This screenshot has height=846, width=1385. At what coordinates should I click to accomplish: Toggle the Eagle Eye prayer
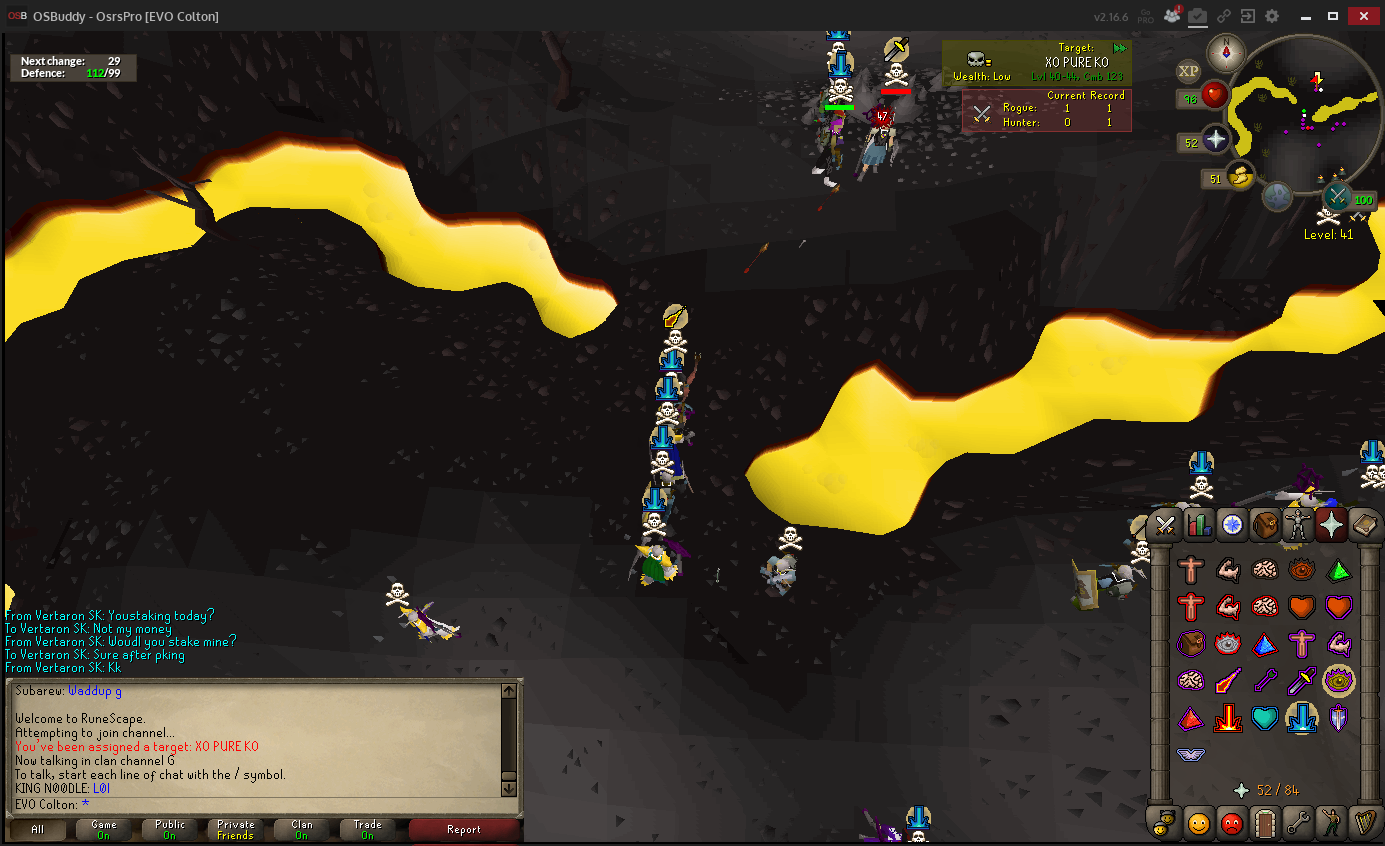(1338, 682)
